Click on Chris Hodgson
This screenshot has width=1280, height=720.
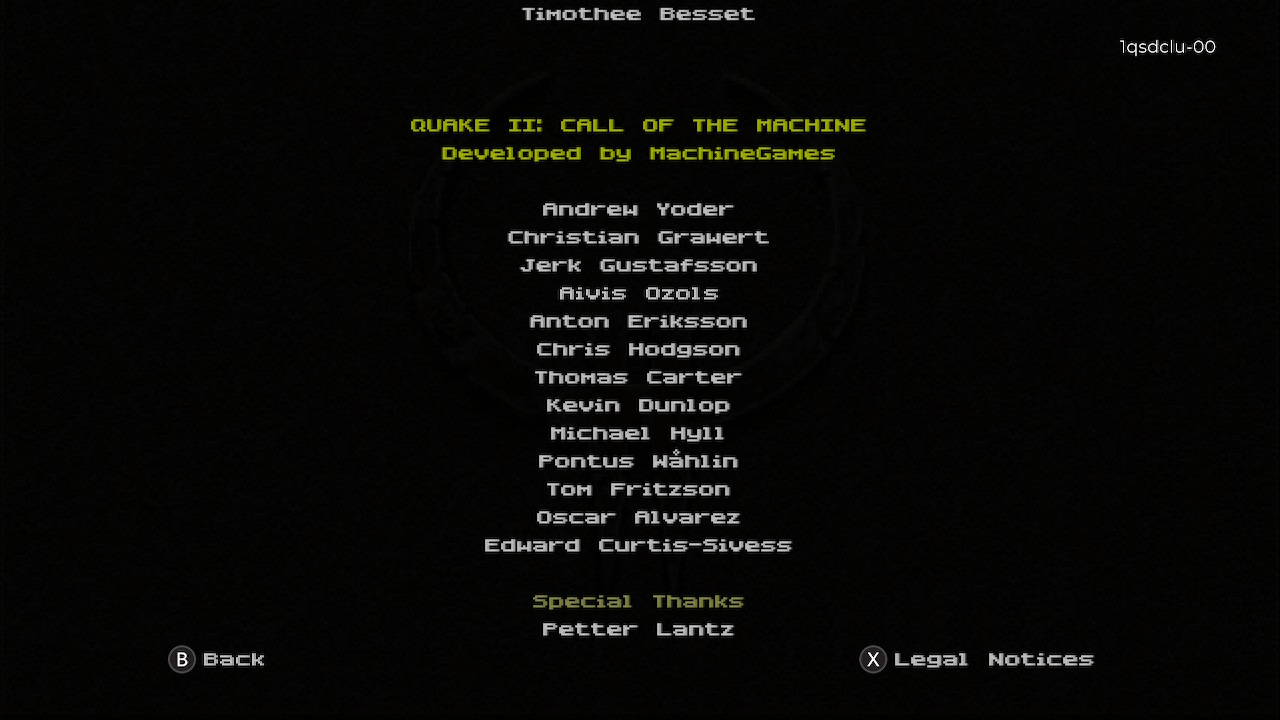[638, 349]
